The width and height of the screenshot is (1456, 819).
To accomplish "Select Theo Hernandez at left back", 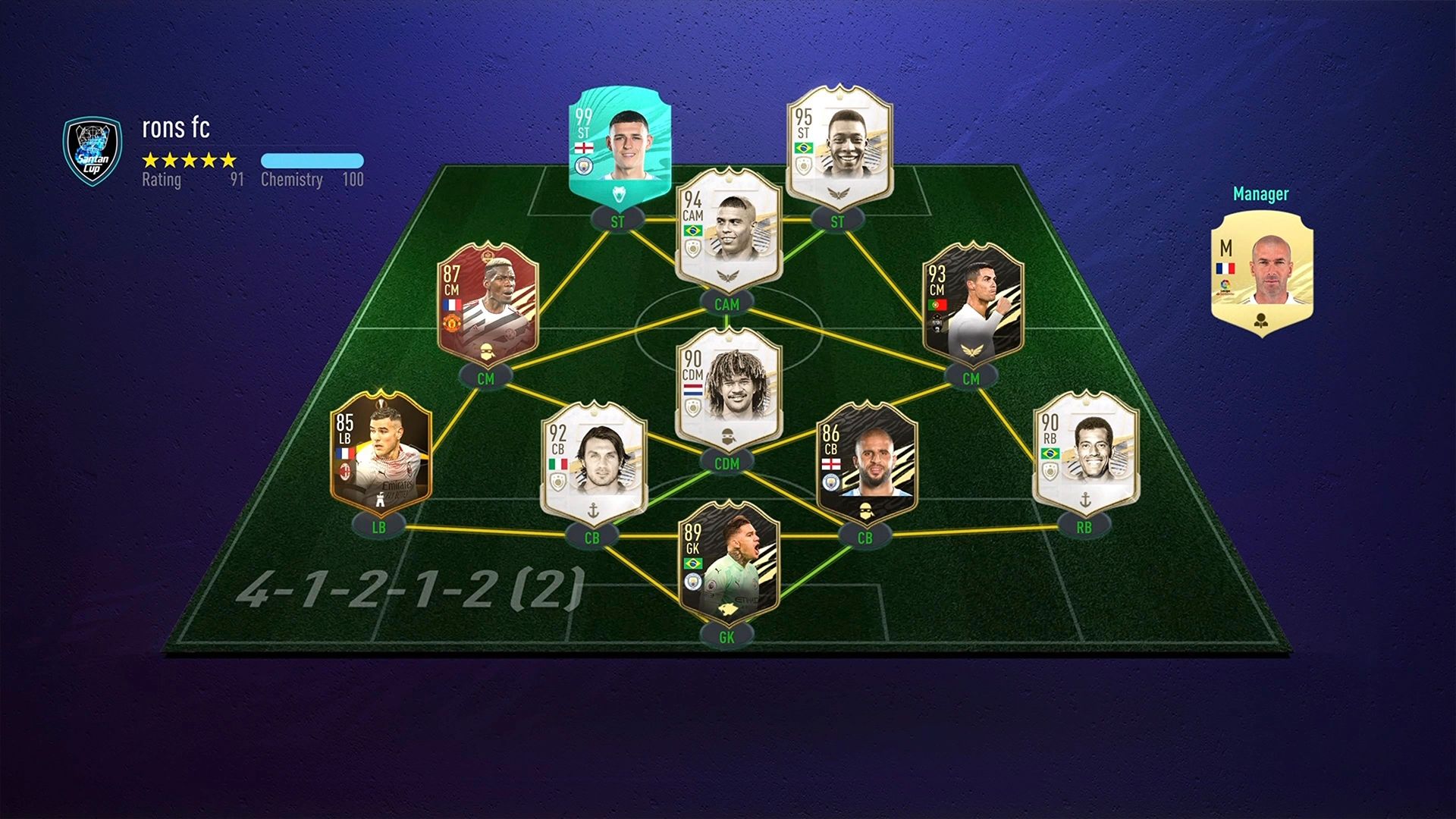I will (379, 451).
